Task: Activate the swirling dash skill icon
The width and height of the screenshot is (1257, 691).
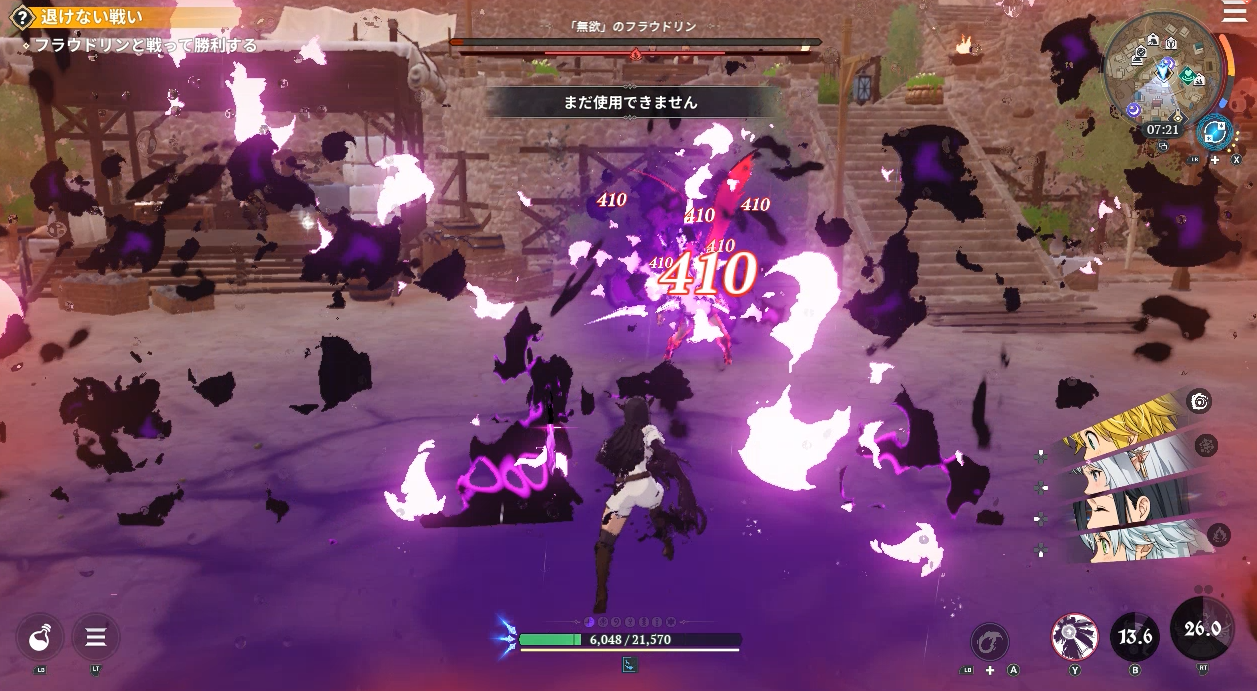Action: click(989, 641)
